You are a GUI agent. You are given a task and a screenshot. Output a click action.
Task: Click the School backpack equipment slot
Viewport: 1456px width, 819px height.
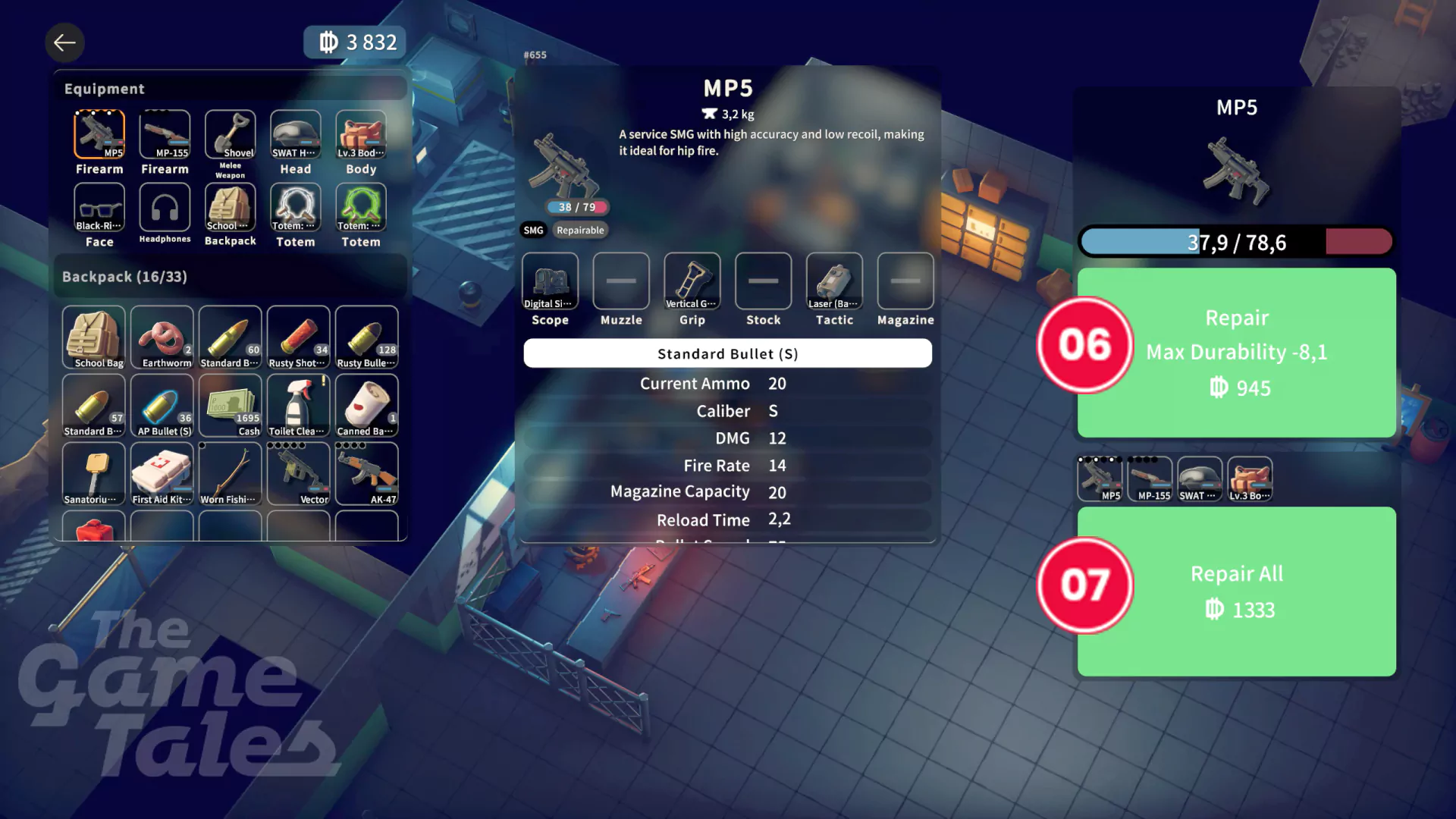[x=230, y=208]
